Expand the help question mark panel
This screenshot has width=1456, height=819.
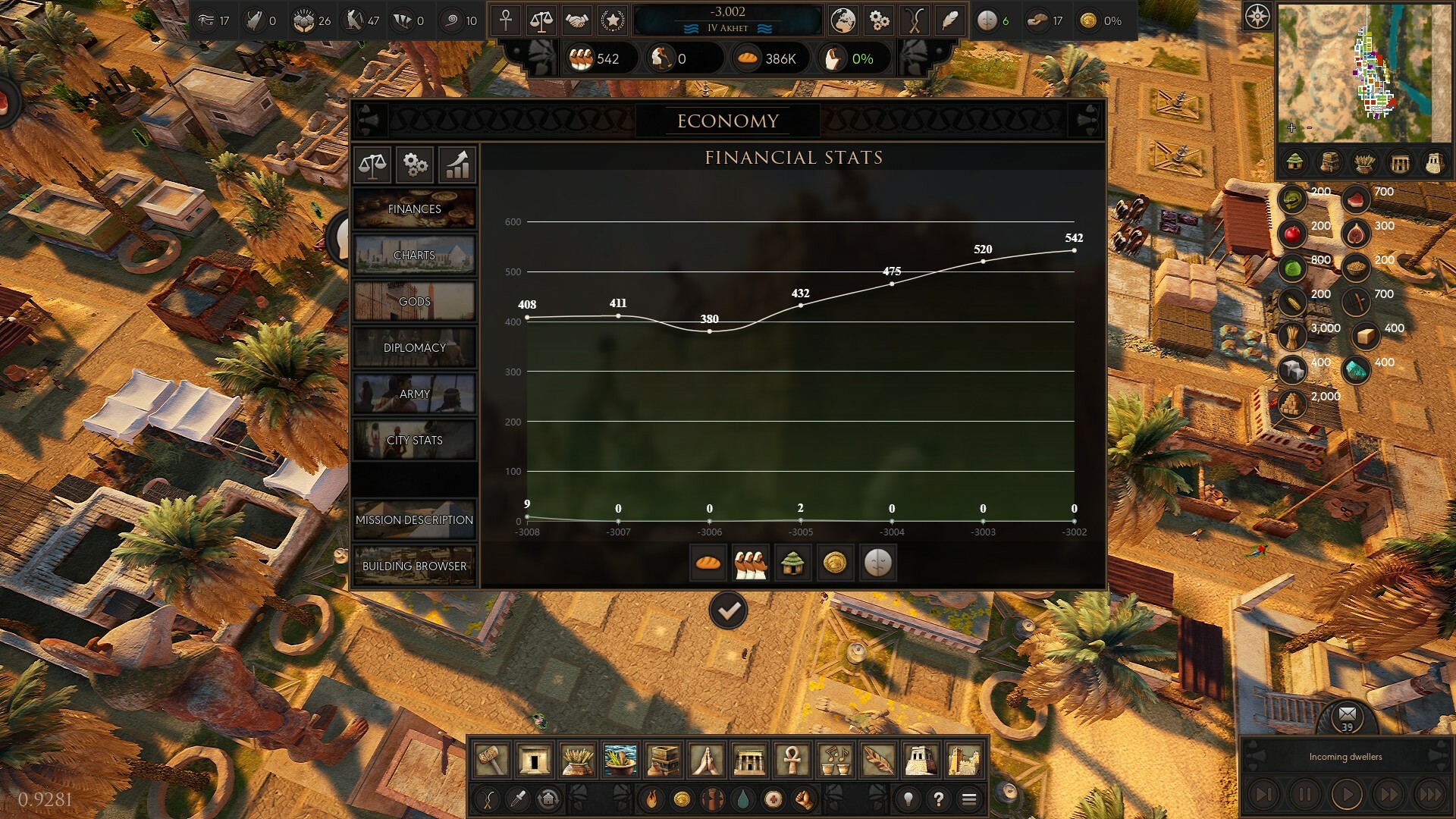[x=940, y=799]
